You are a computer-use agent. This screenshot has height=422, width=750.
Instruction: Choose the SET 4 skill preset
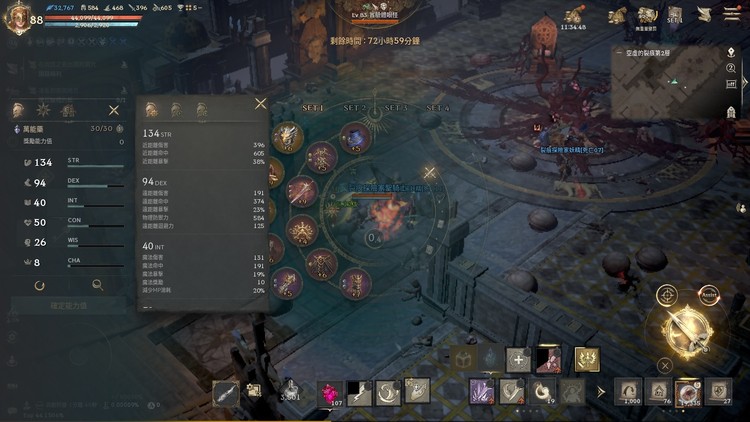(x=437, y=107)
